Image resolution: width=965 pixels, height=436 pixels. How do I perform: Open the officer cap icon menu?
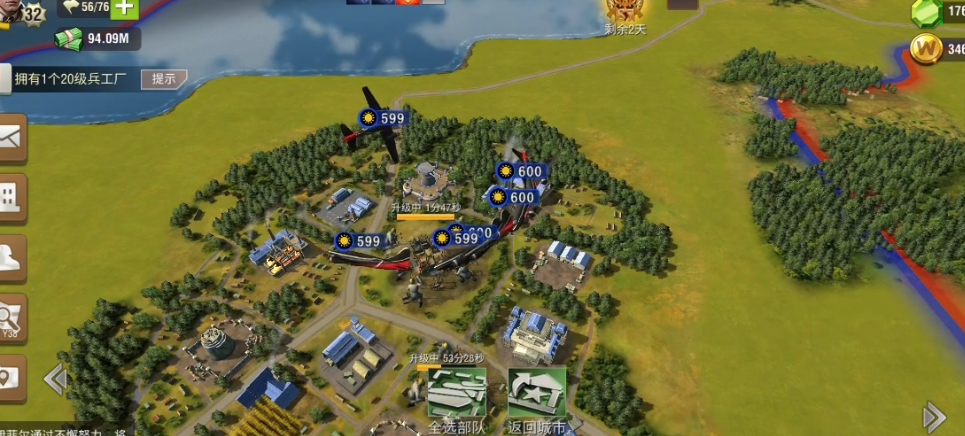[11, 257]
